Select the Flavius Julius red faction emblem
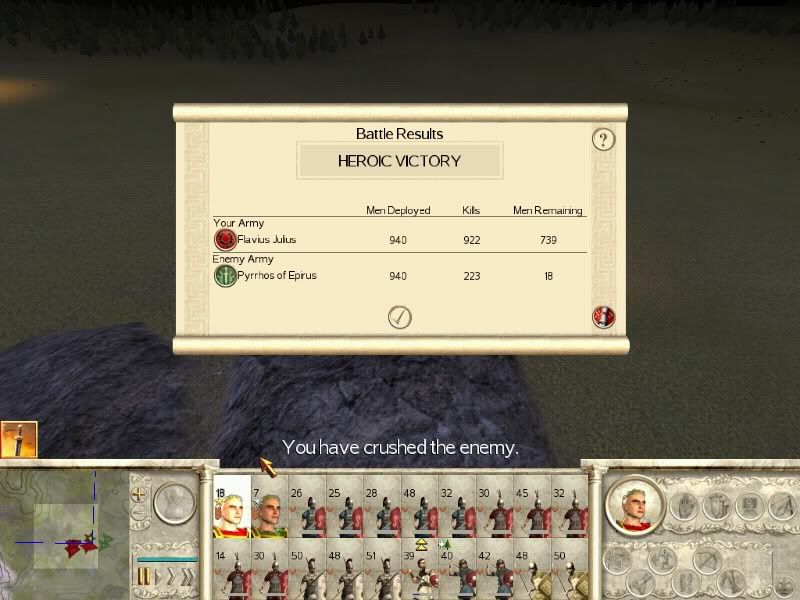 tap(225, 240)
